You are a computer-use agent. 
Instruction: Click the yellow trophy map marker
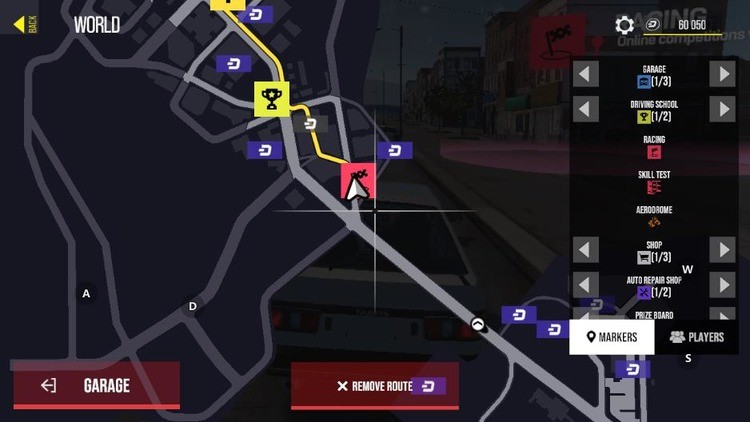pos(270,98)
